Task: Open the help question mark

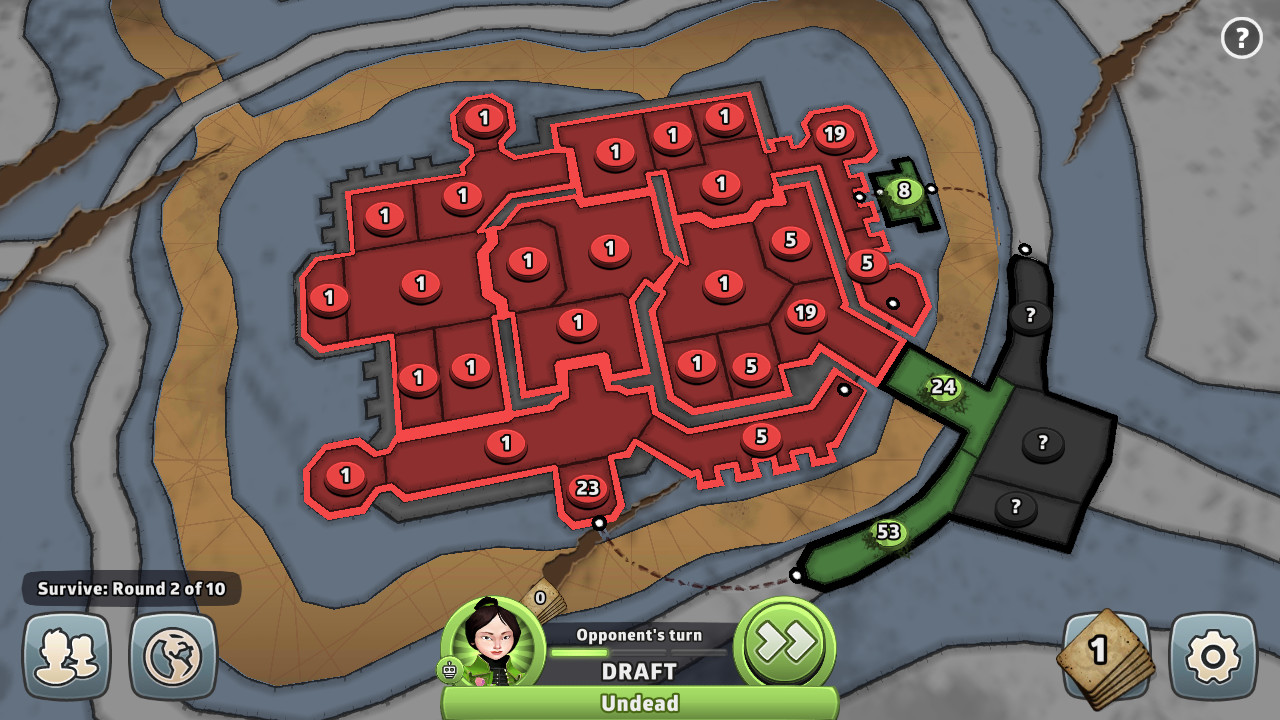Action: [x=1242, y=38]
